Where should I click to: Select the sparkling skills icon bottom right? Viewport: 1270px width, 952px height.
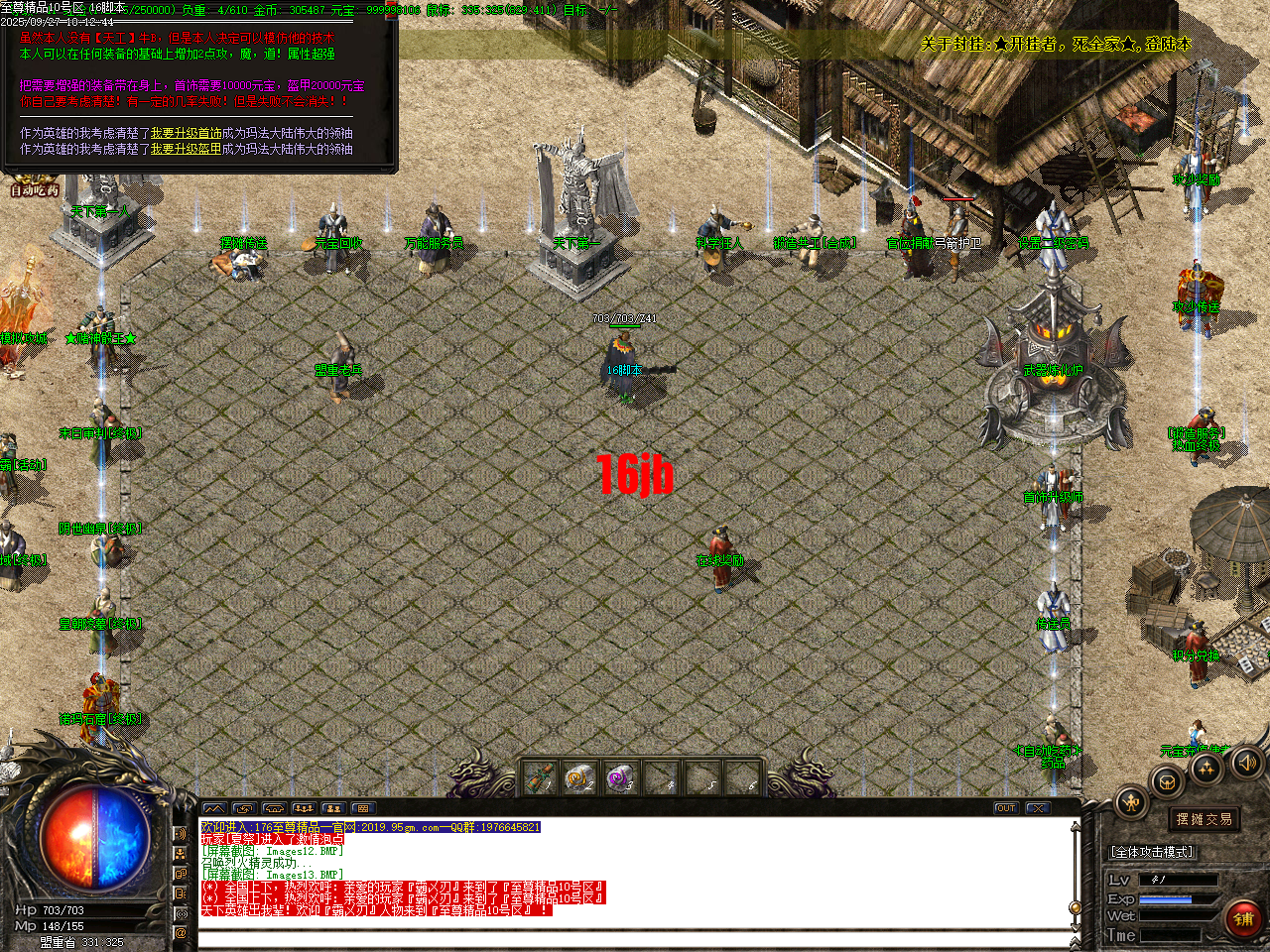[1205, 770]
